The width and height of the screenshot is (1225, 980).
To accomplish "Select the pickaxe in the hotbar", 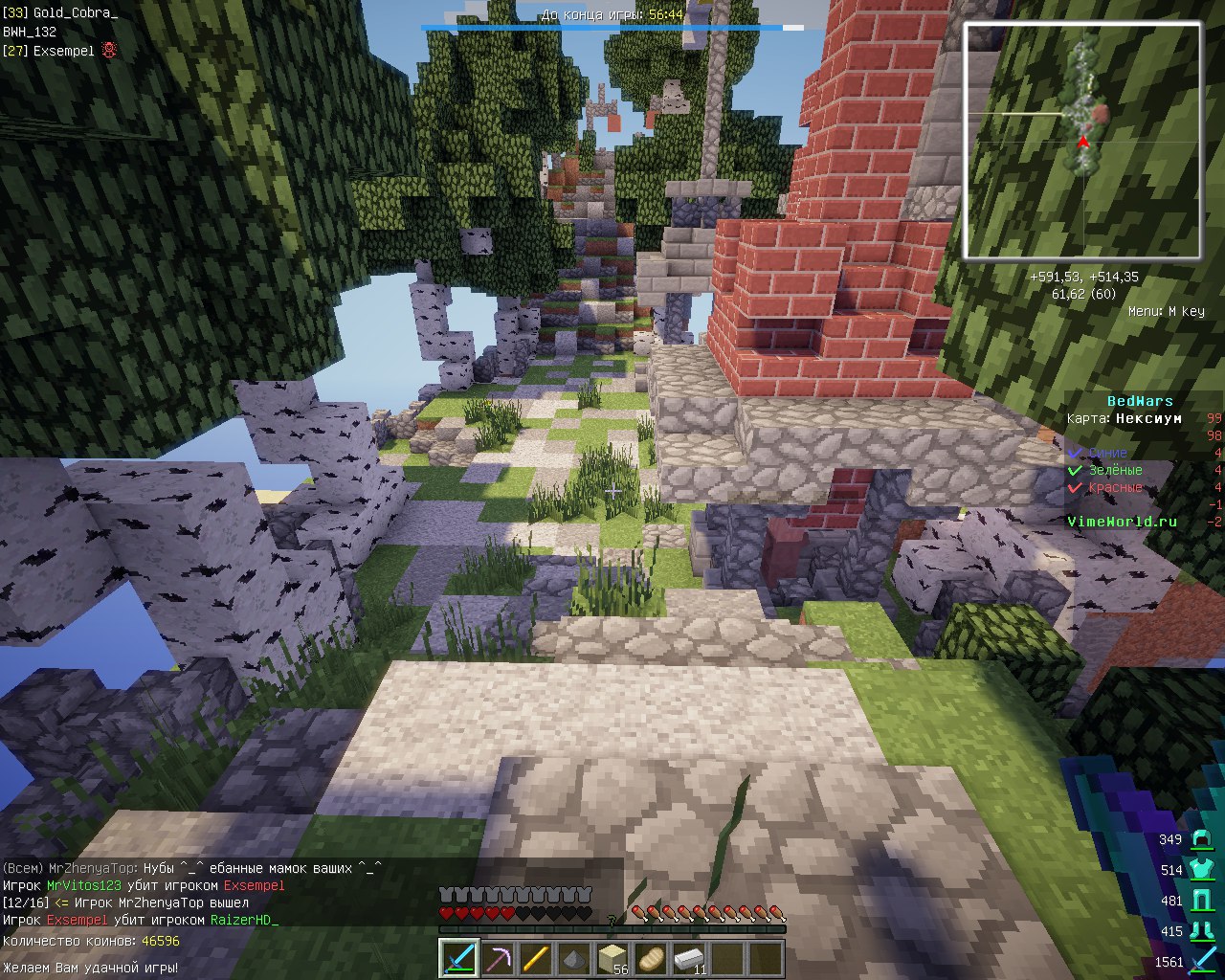I will coord(498,958).
